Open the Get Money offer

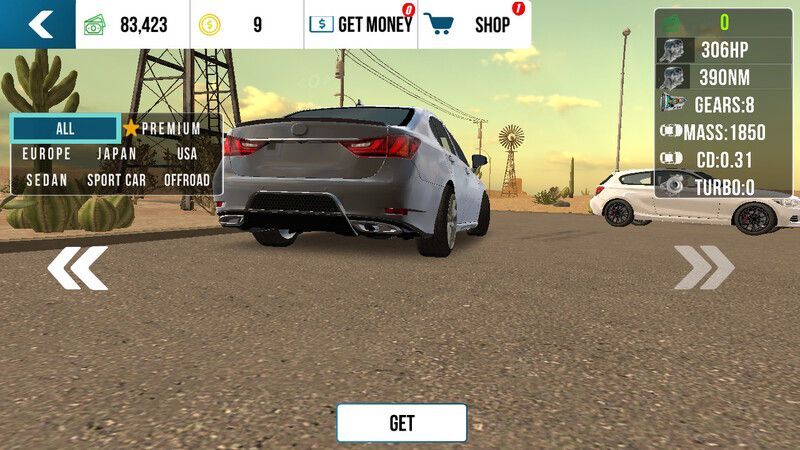[x=361, y=25]
